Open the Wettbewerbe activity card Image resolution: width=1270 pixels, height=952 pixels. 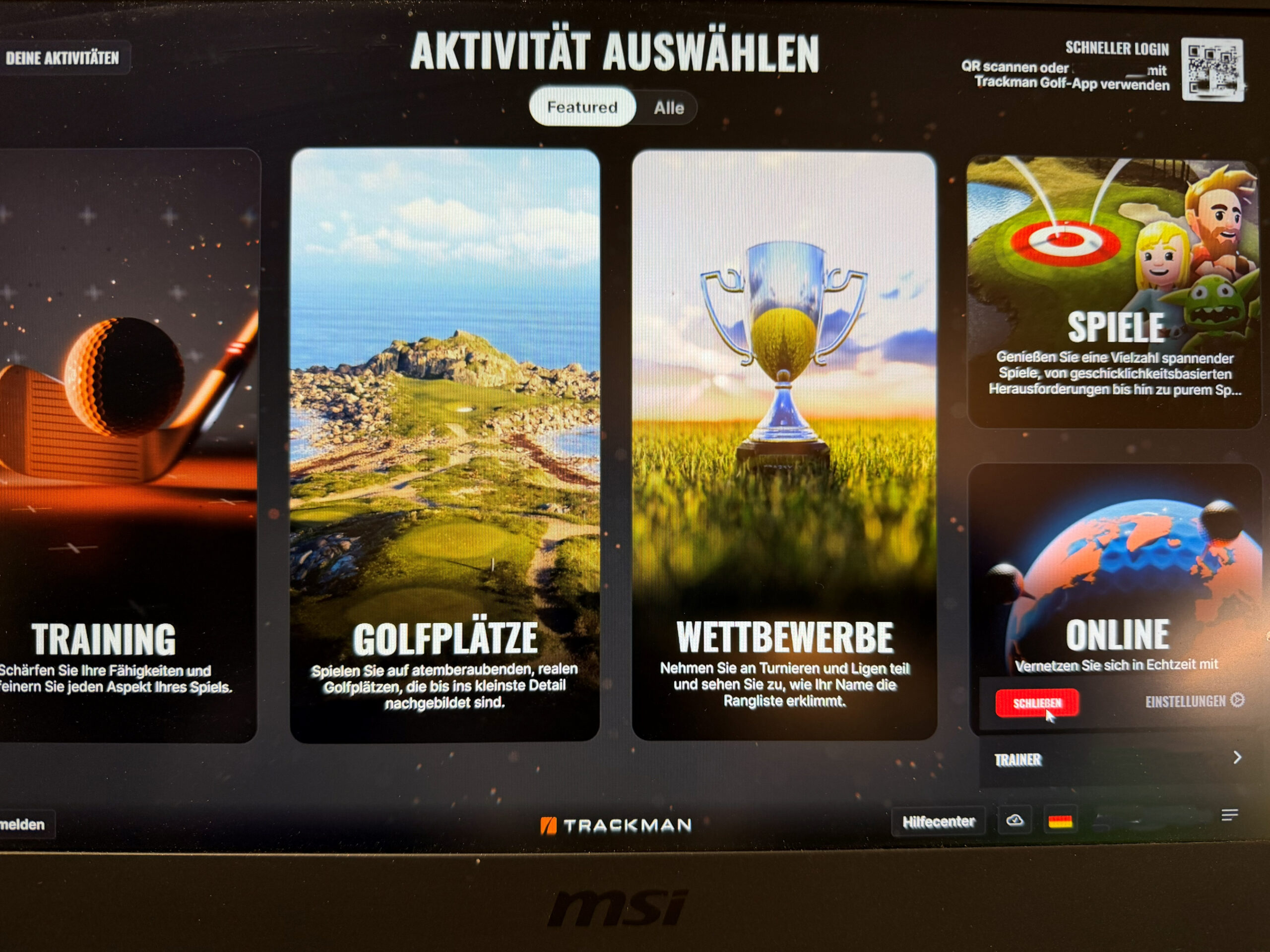(784, 445)
